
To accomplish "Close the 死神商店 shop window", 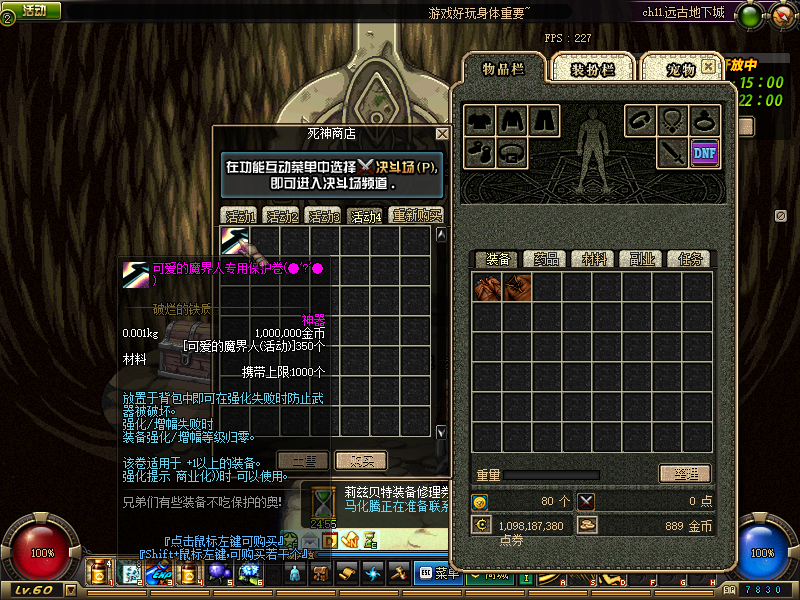I will click(x=442, y=133).
